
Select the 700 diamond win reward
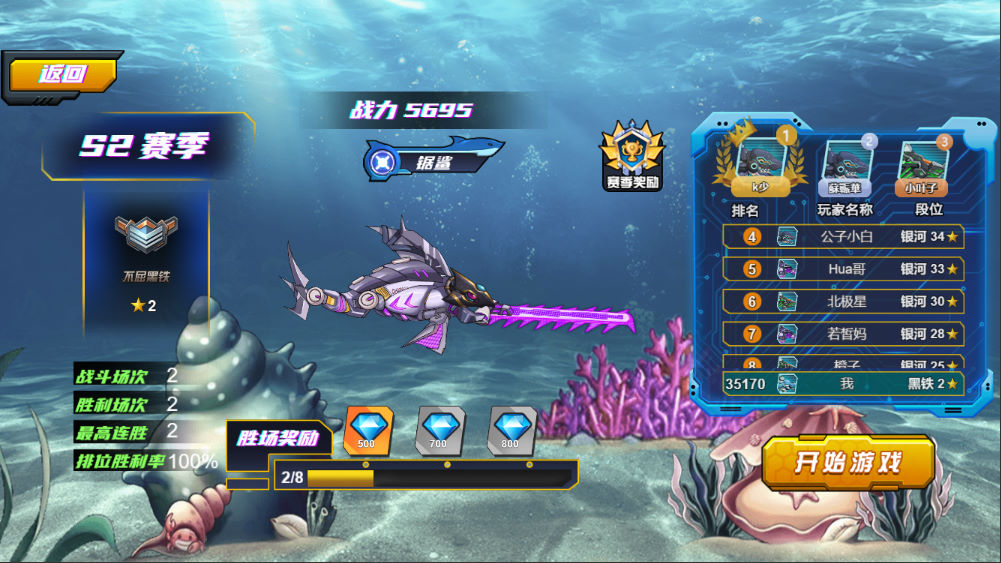coord(439,430)
